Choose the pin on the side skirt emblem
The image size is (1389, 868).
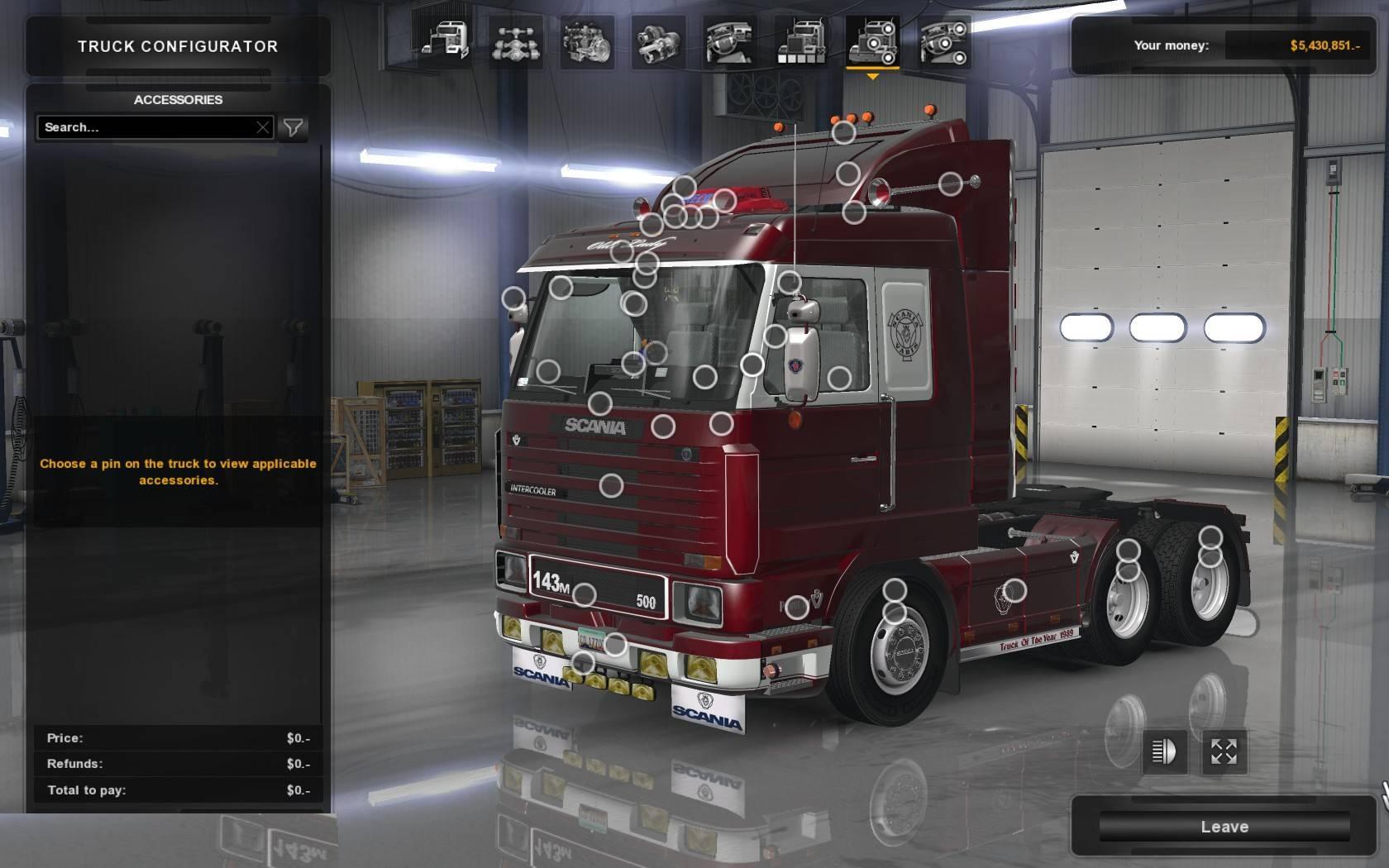click(x=1014, y=590)
